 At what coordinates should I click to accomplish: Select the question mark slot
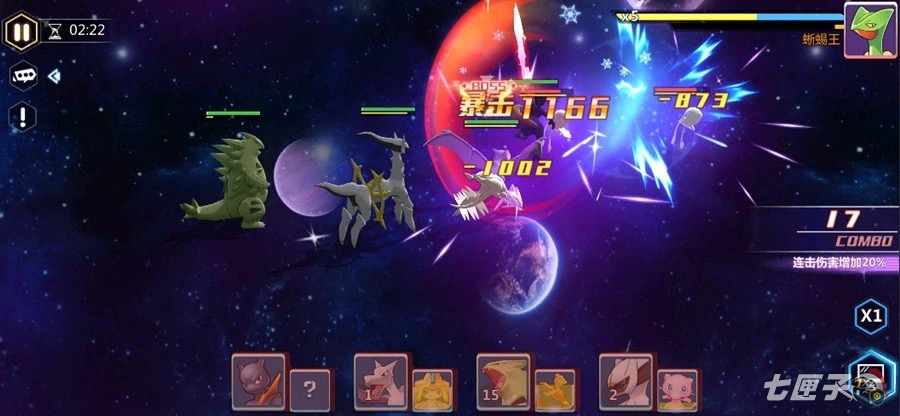coord(310,389)
